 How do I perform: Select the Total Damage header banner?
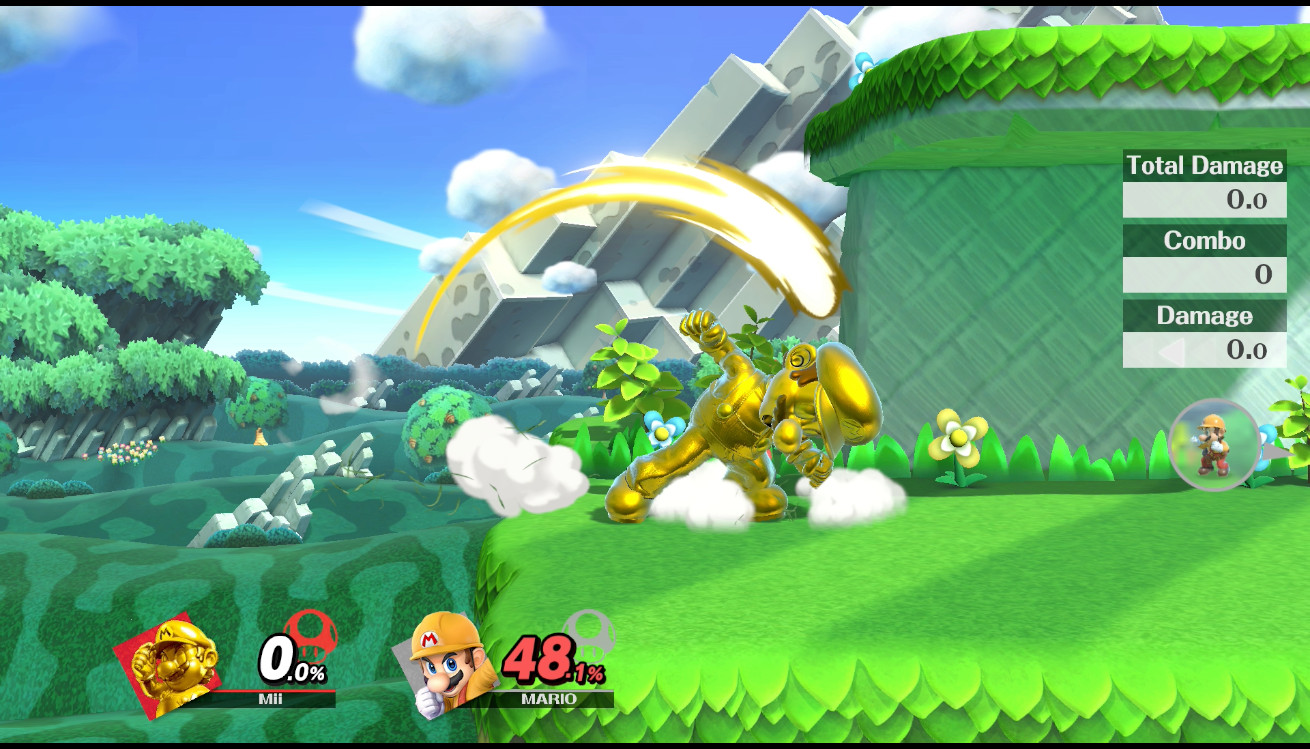pos(1204,165)
